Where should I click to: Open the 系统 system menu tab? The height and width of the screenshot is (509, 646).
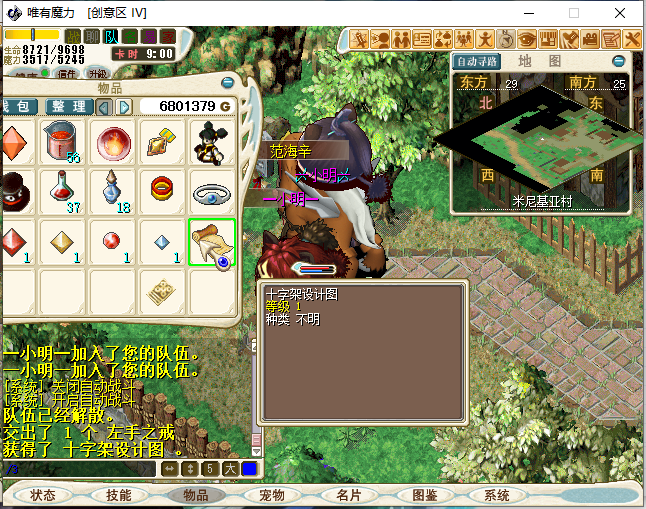(x=497, y=495)
